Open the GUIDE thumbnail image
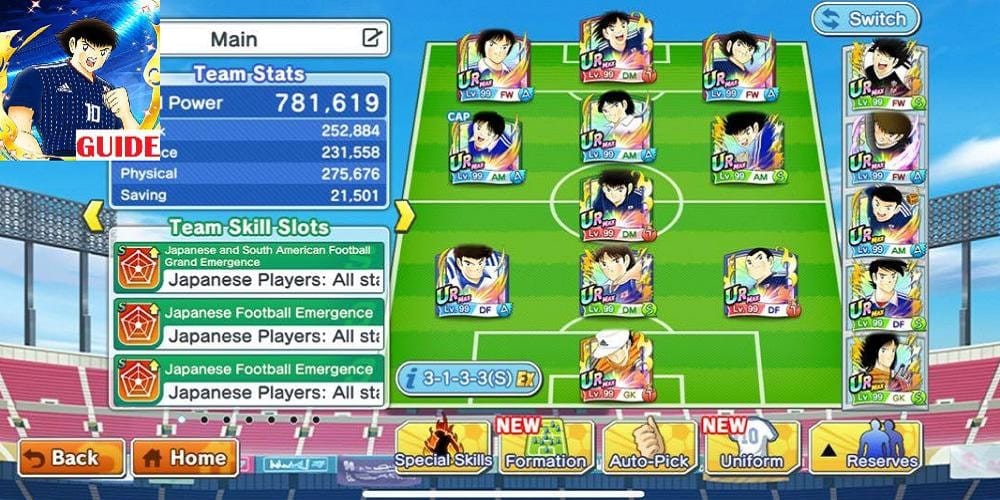Image resolution: width=1000 pixels, height=500 pixels. tap(80, 80)
